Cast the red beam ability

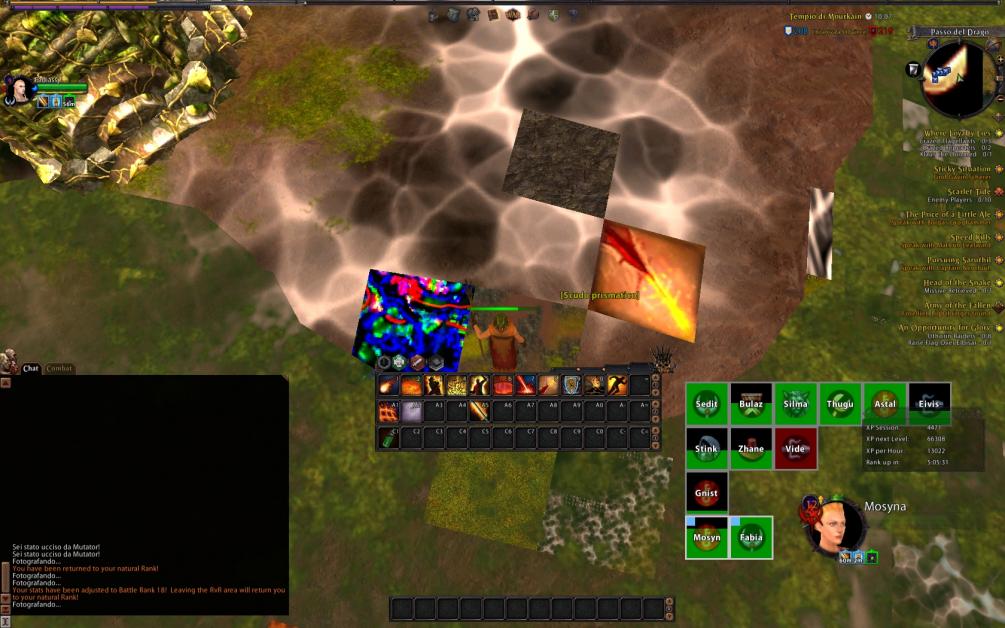pos(526,386)
